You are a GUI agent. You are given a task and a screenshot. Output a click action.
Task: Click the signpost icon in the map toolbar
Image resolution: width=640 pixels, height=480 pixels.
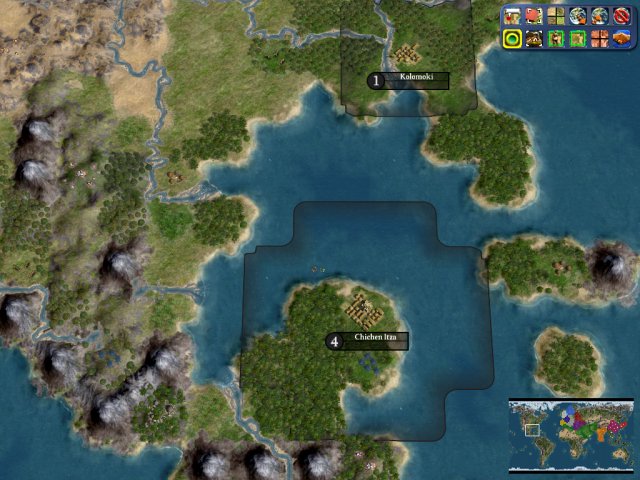click(512, 16)
